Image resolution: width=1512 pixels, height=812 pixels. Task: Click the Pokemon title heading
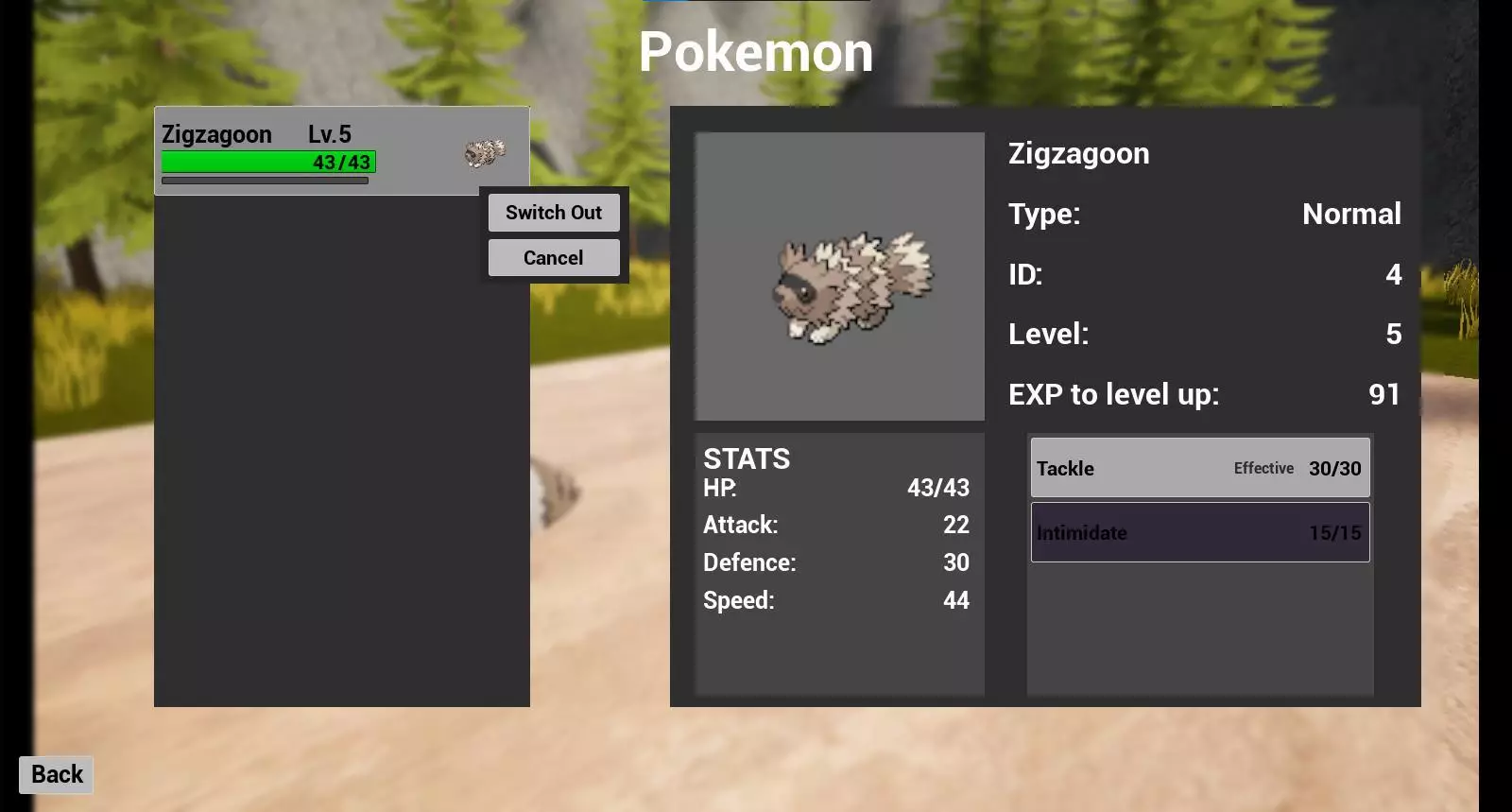[756, 52]
